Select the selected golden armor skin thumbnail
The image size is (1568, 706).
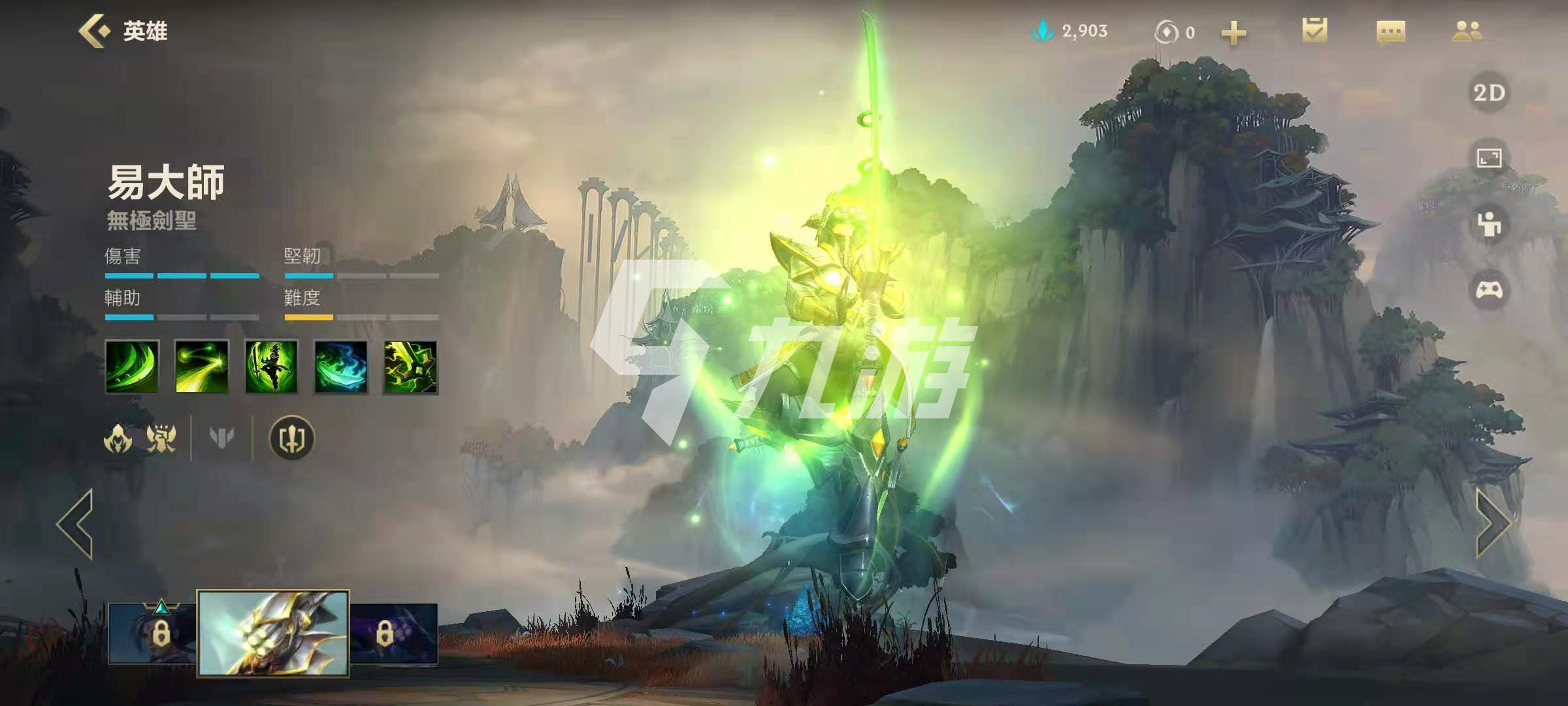[x=273, y=633]
